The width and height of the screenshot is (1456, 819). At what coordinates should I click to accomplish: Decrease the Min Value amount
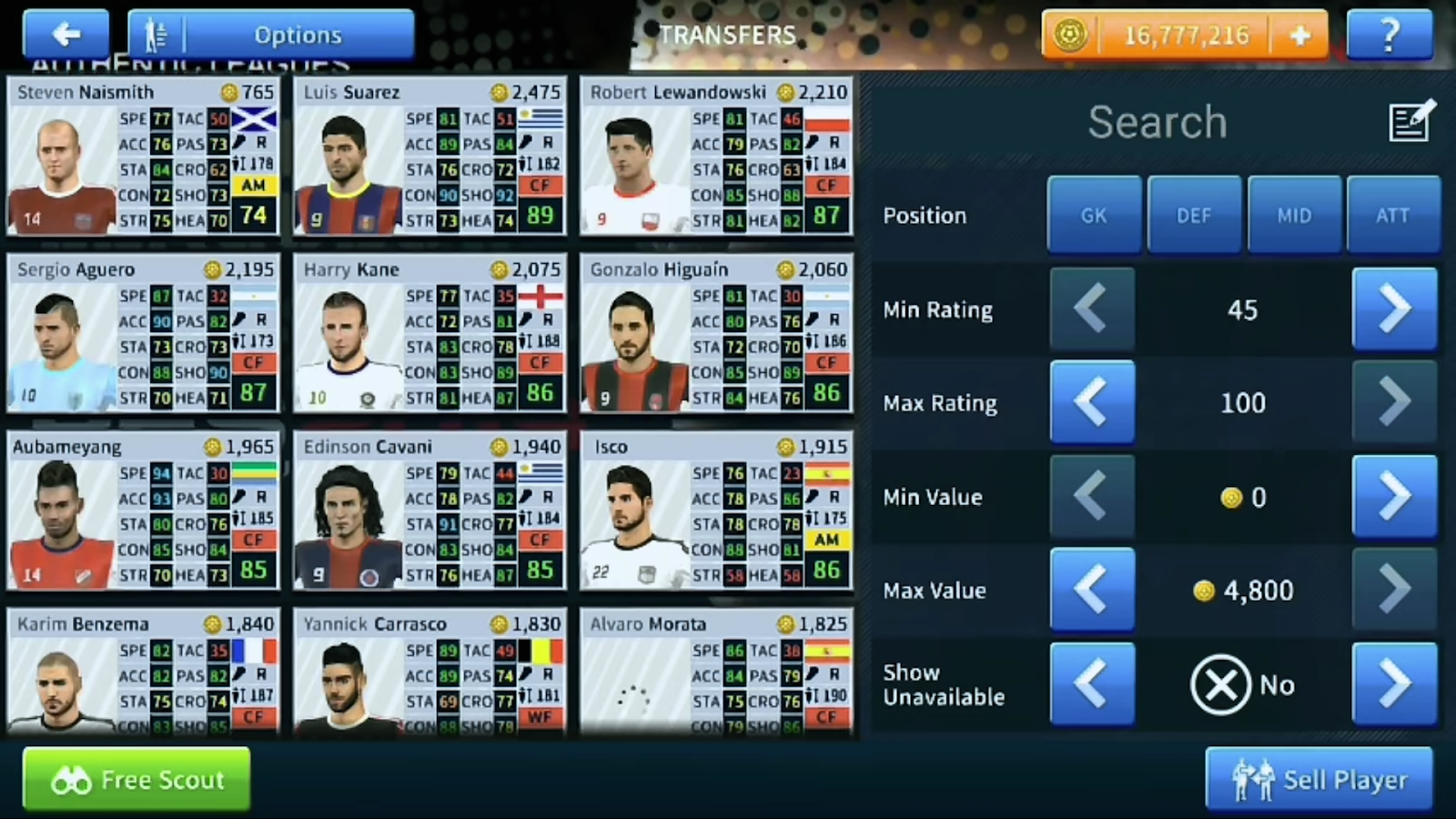(1092, 496)
